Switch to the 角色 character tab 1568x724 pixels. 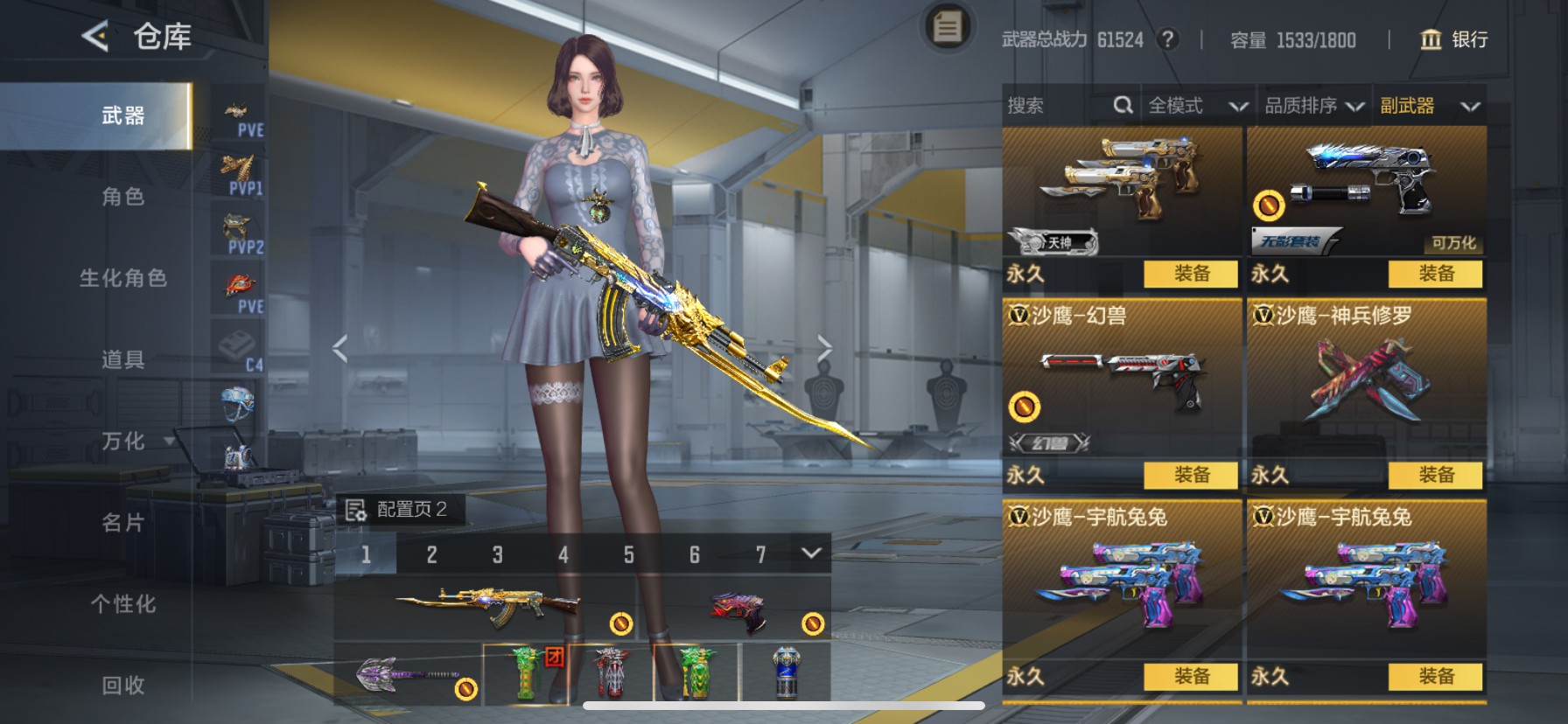[x=122, y=197]
